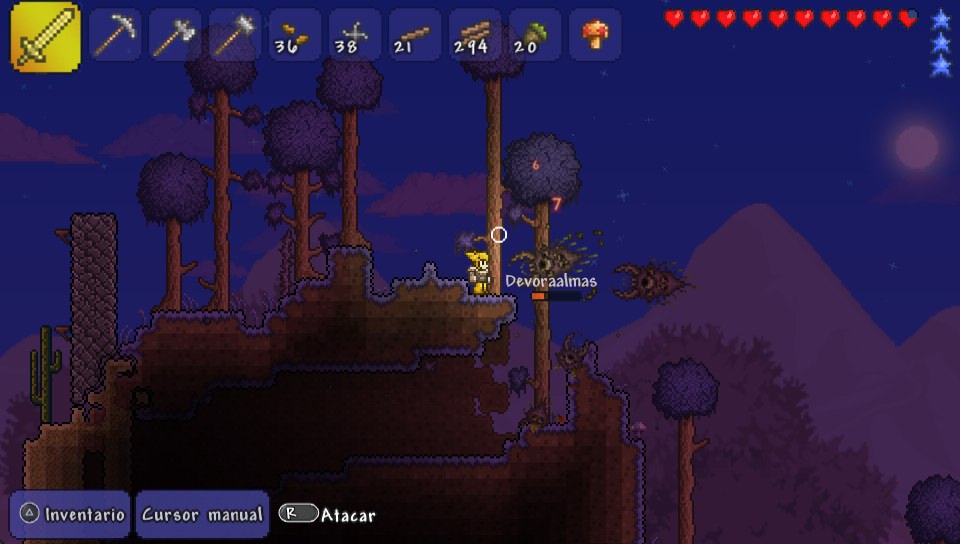Choose the axe hotbar slot
The image size is (960, 544).
[175, 35]
